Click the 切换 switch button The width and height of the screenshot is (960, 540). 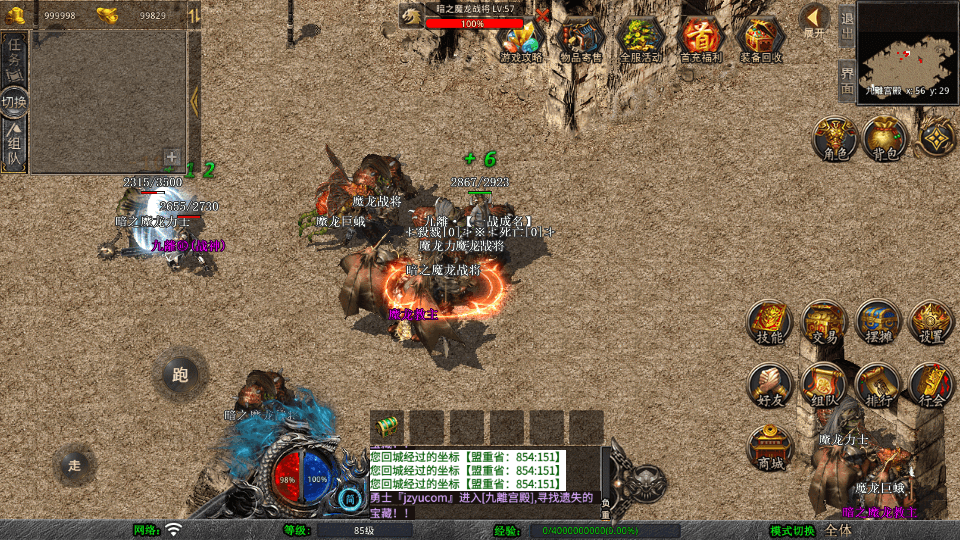pyautogui.click(x=15, y=102)
